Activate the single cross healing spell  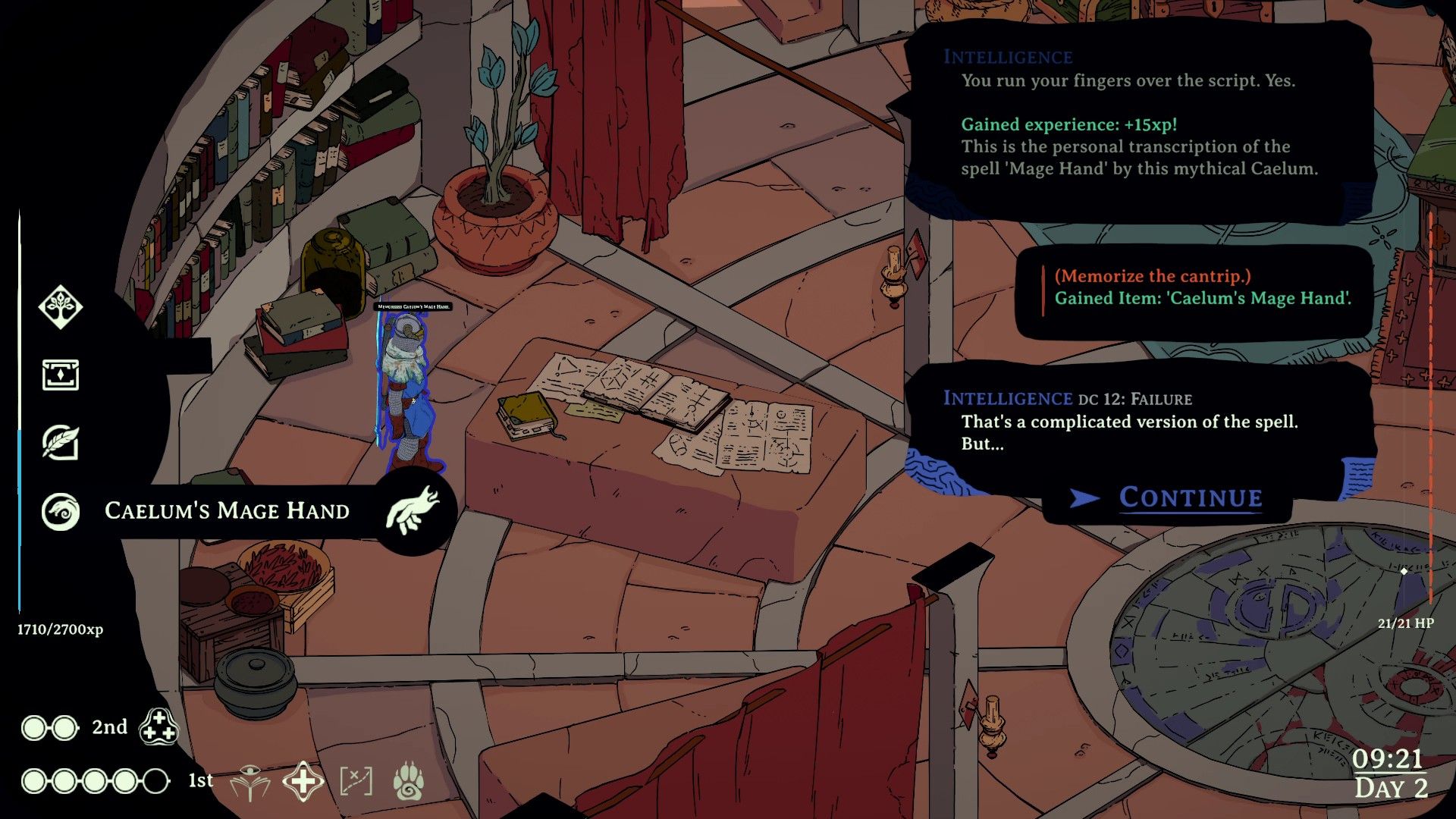pyautogui.click(x=303, y=782)
